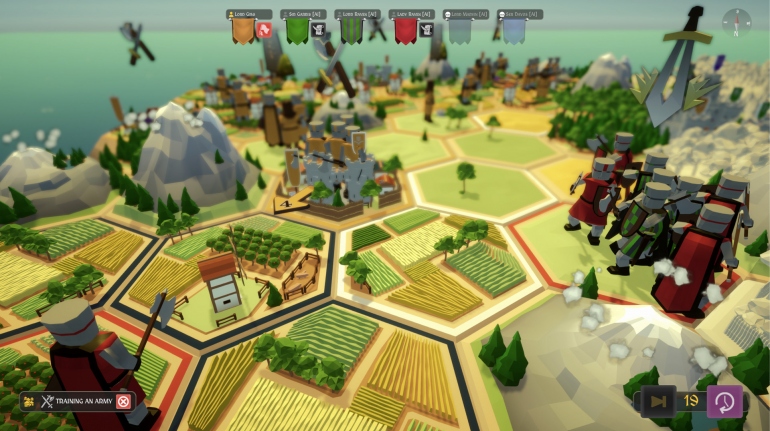Open the red diplomacy icon beside the orange banner

click(x=265, y=30)
